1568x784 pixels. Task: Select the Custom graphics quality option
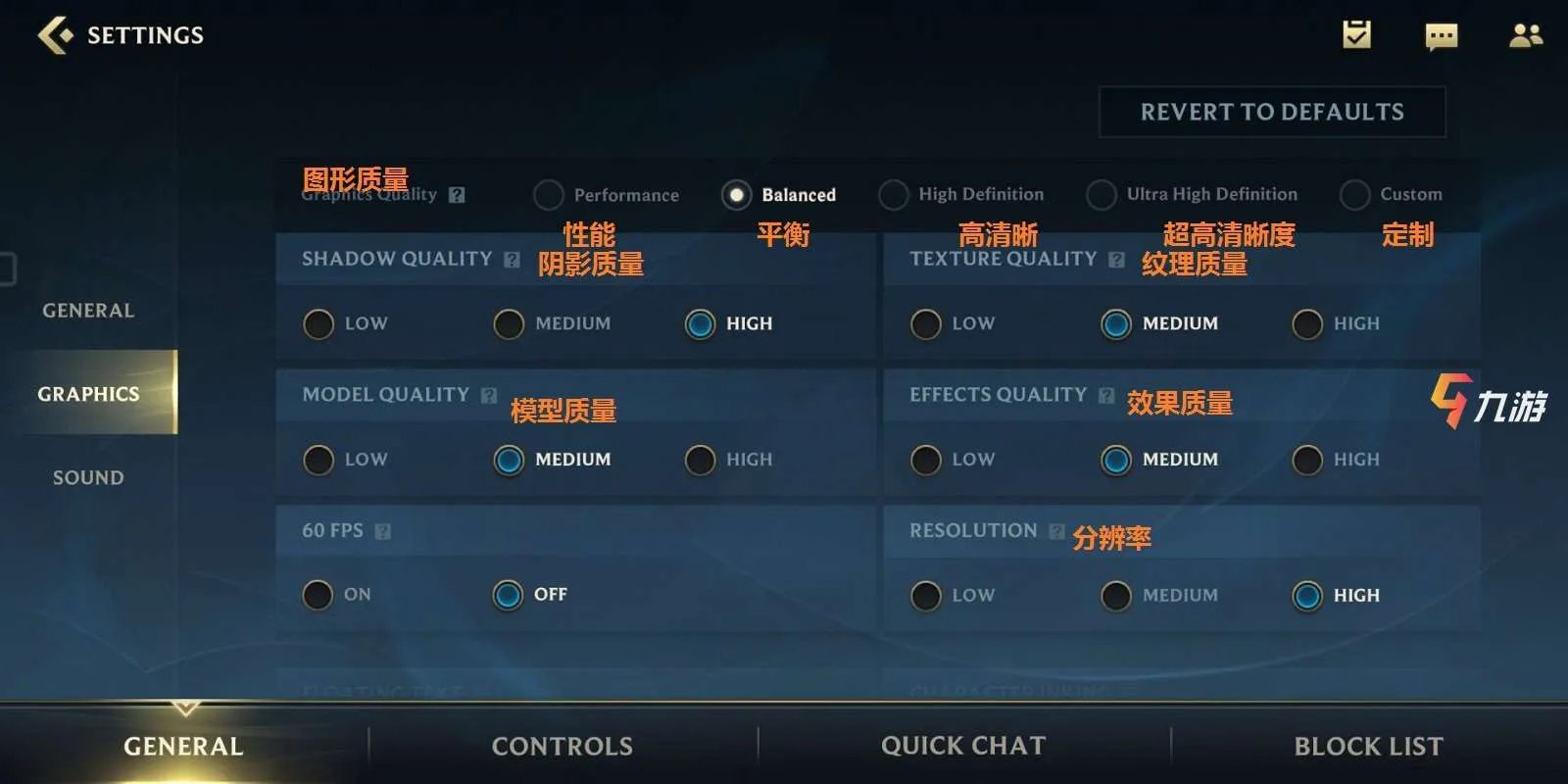pos(1355,195)
